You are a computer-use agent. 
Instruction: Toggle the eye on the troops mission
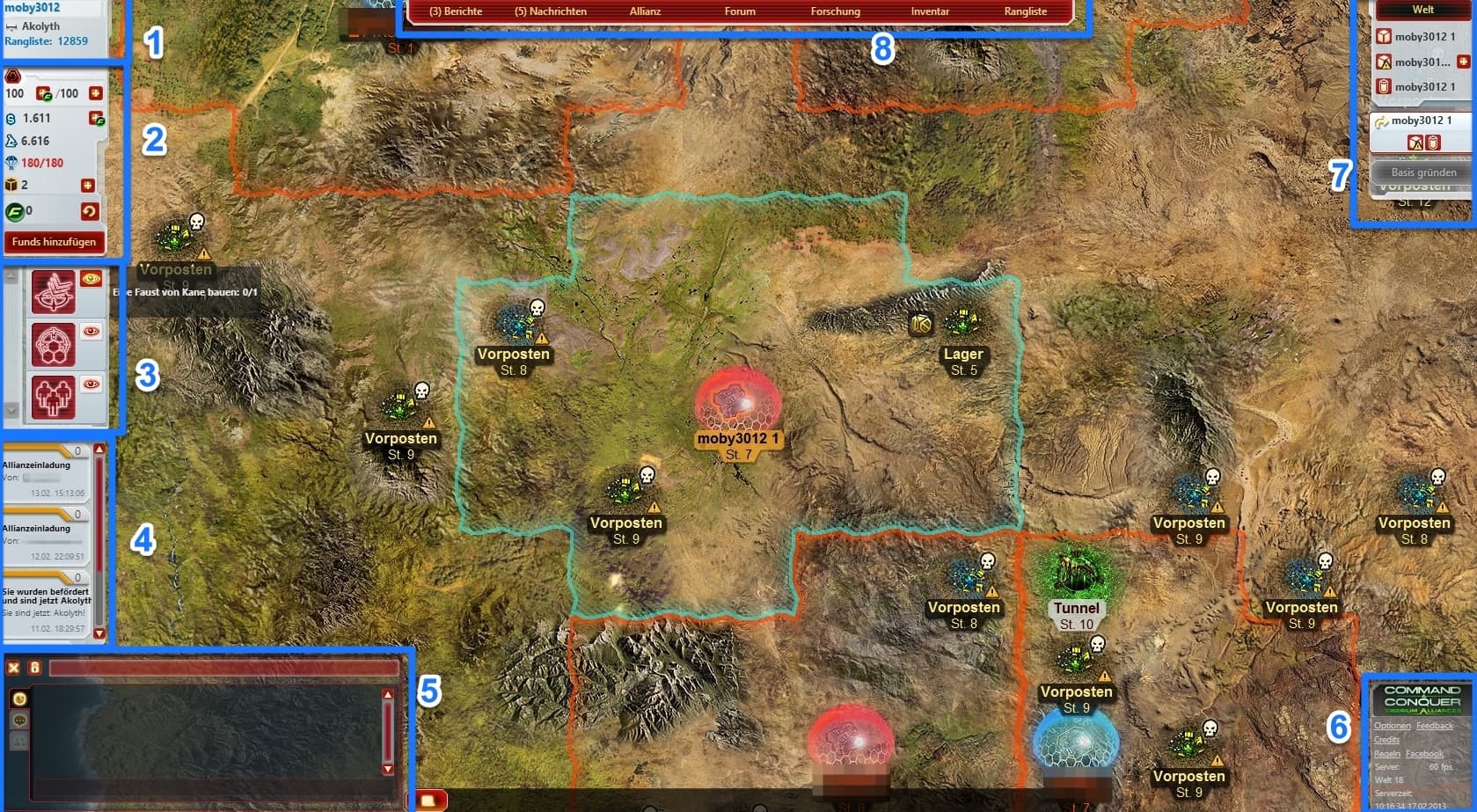click(91, 384)
